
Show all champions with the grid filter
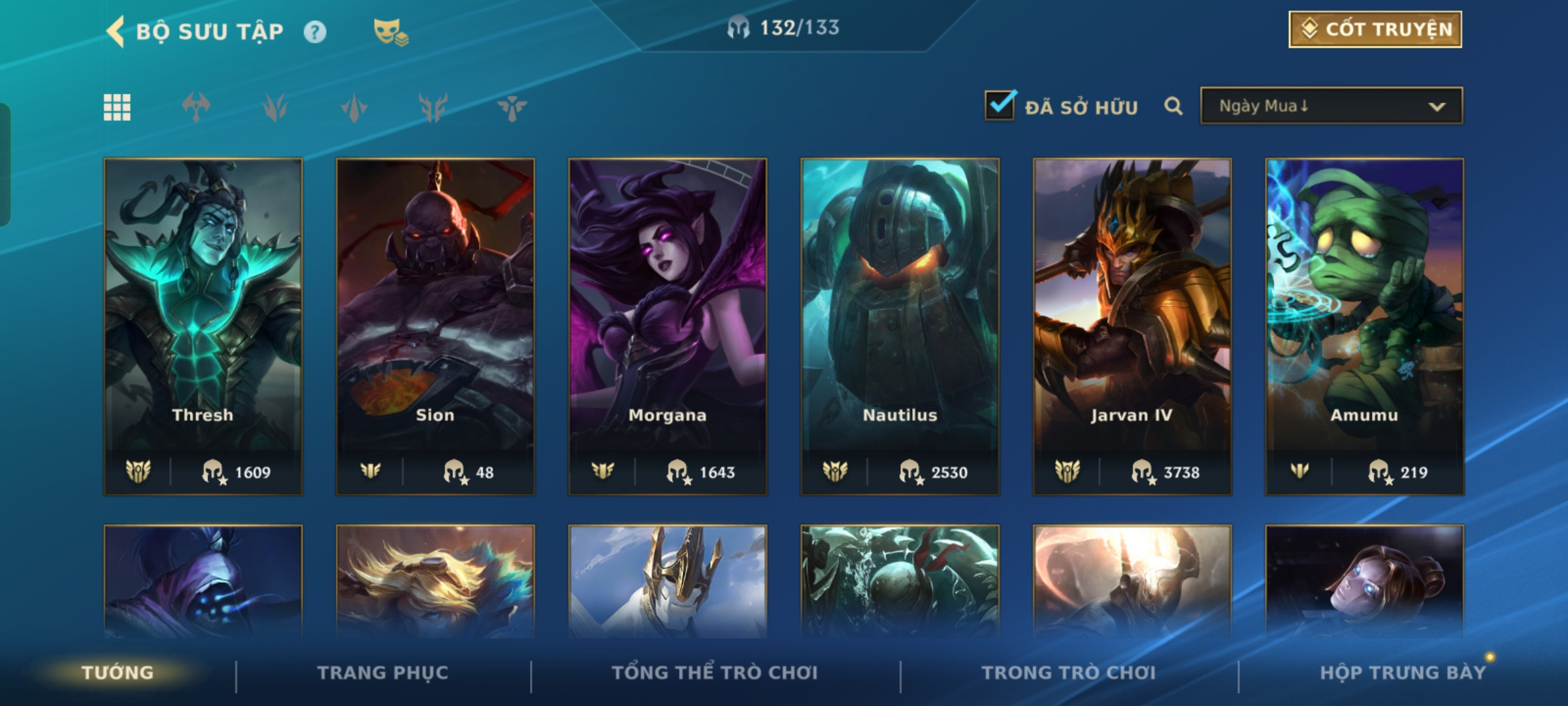tap(117, 107)
